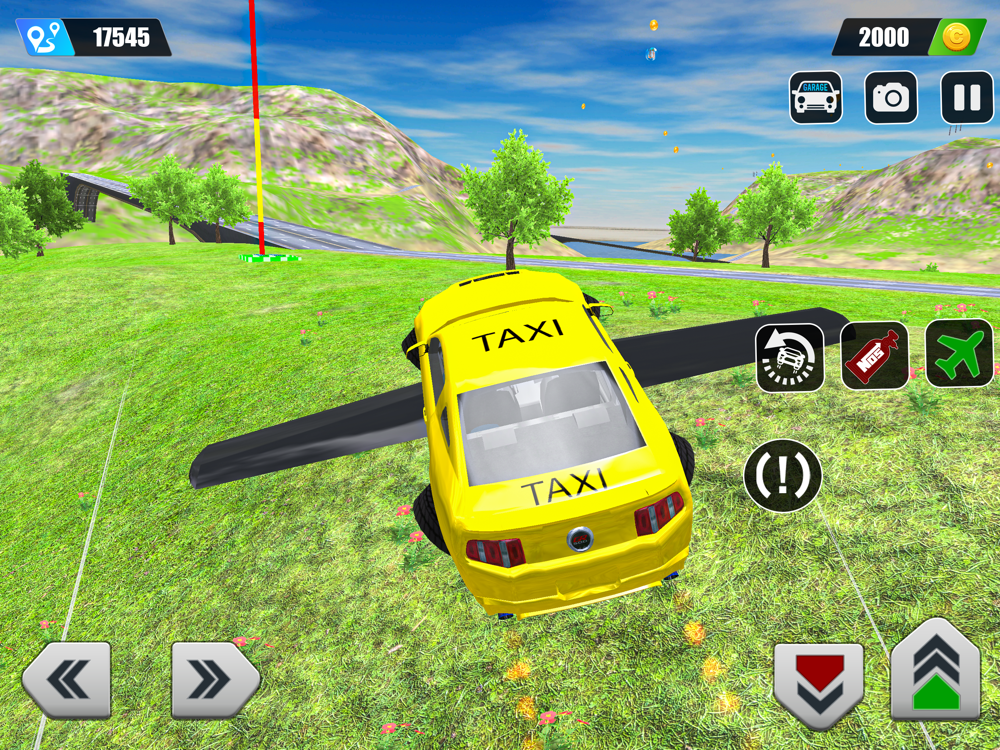Pause the game
Screen dimensions: 1000x750
tap(967, 98)
